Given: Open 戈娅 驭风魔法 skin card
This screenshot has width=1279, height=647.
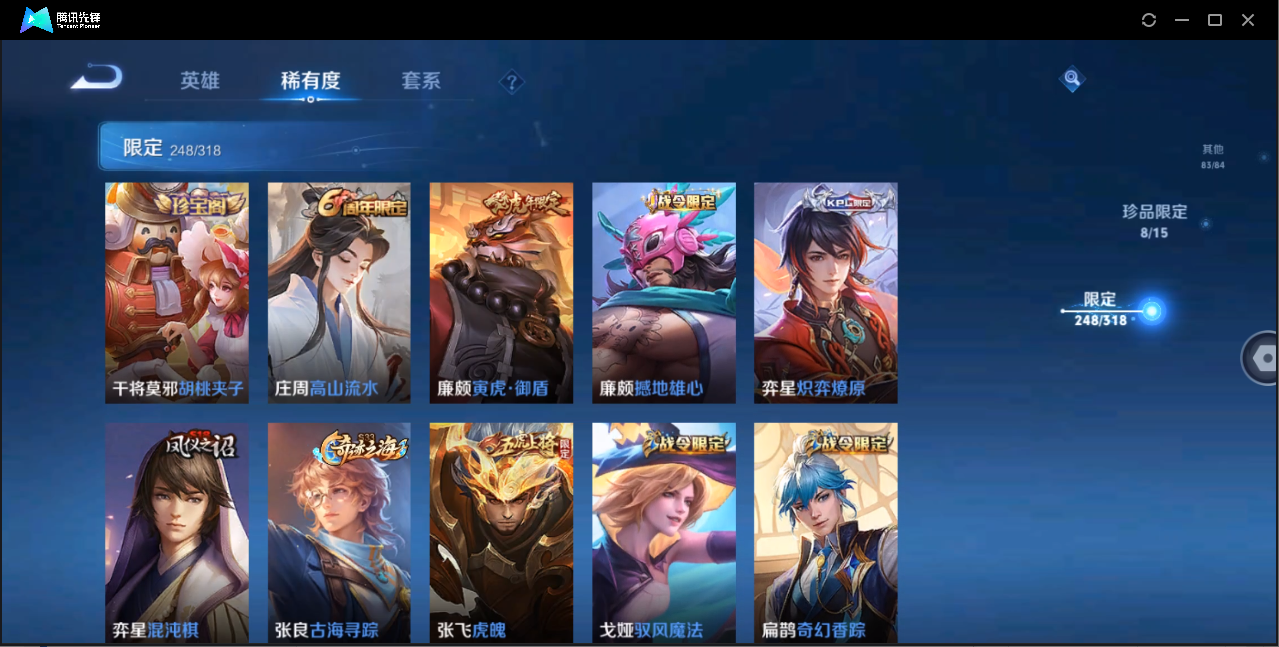Looking at the screenshot, I should [664, 532].
